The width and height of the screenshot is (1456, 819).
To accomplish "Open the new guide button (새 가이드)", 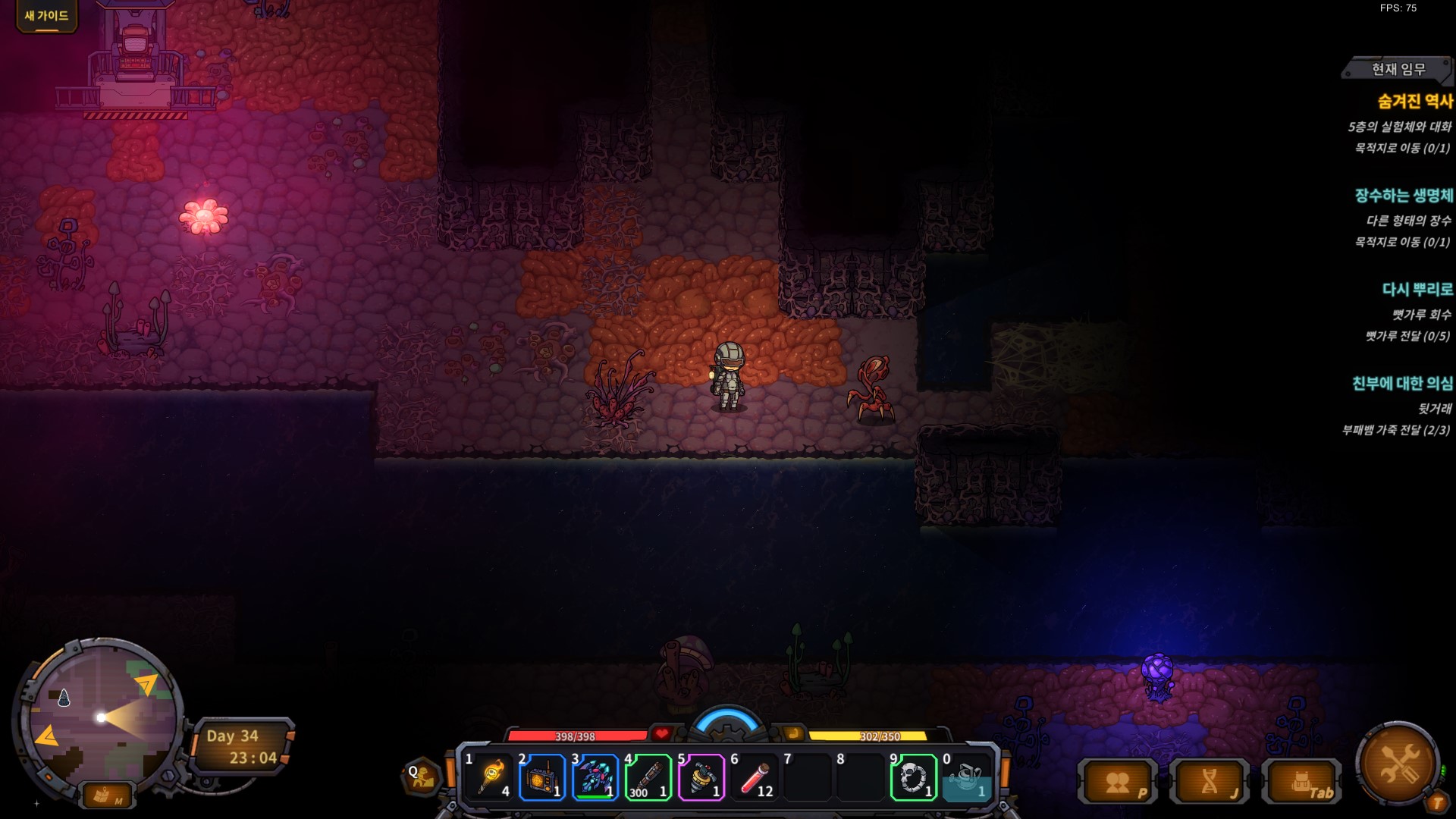I will (46, 16).
